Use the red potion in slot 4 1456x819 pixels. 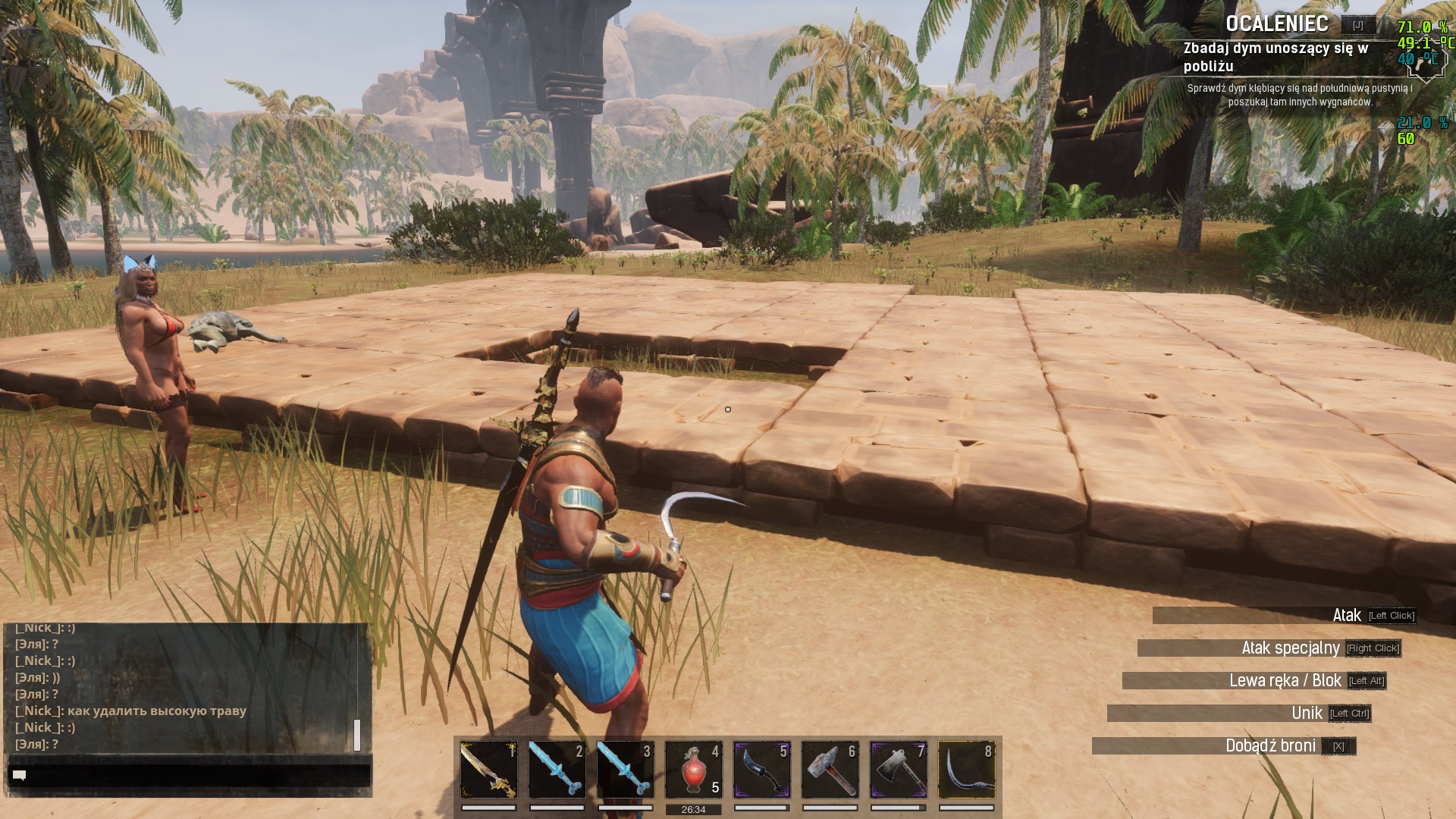[x=694, y=769]
